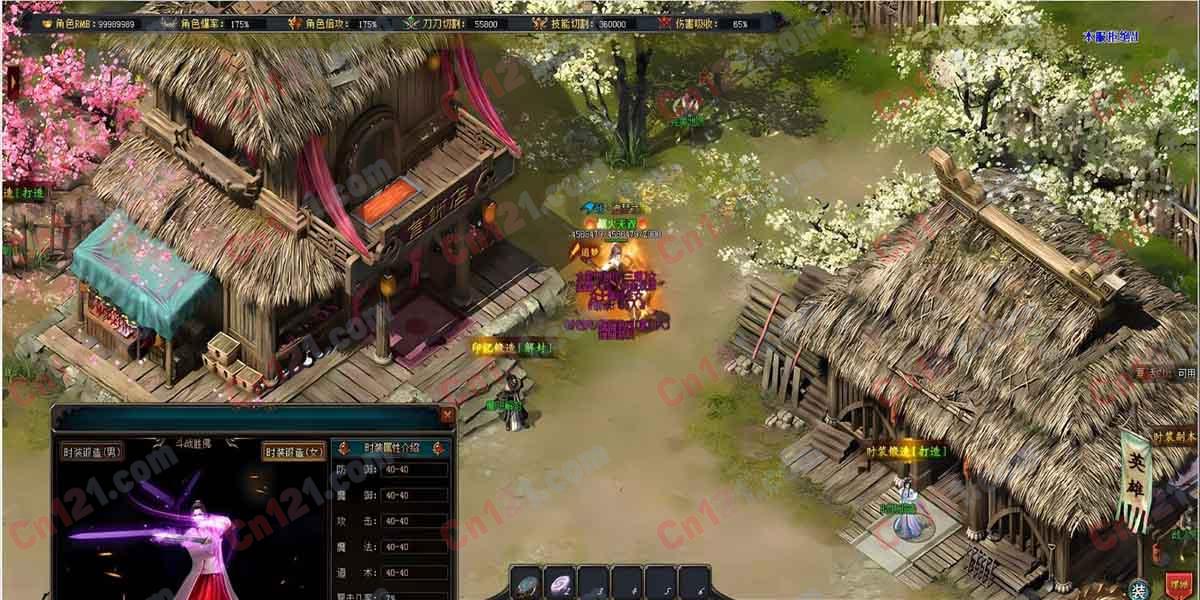Open the round 装 equipment button

point(1138,588)
